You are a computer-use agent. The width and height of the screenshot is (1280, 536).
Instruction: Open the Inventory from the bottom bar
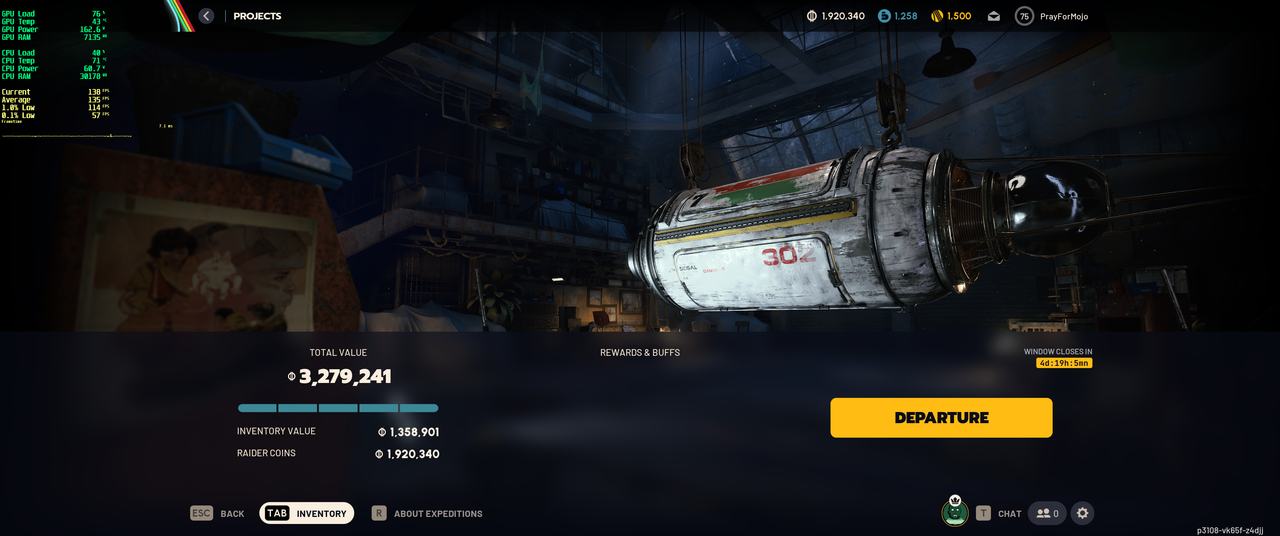pyautogui.click(x=307, y=513)
